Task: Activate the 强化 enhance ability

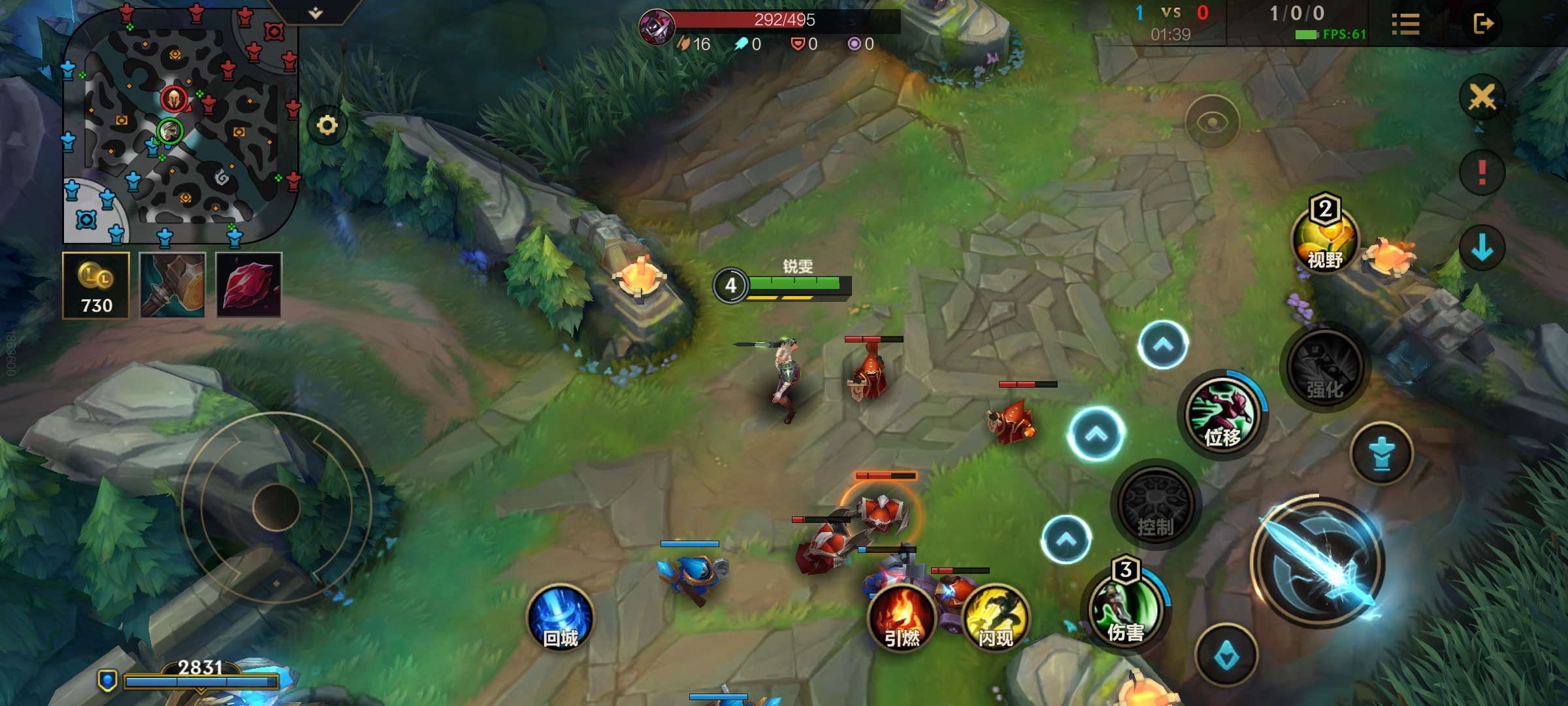Action: [x=1325, y=367]
